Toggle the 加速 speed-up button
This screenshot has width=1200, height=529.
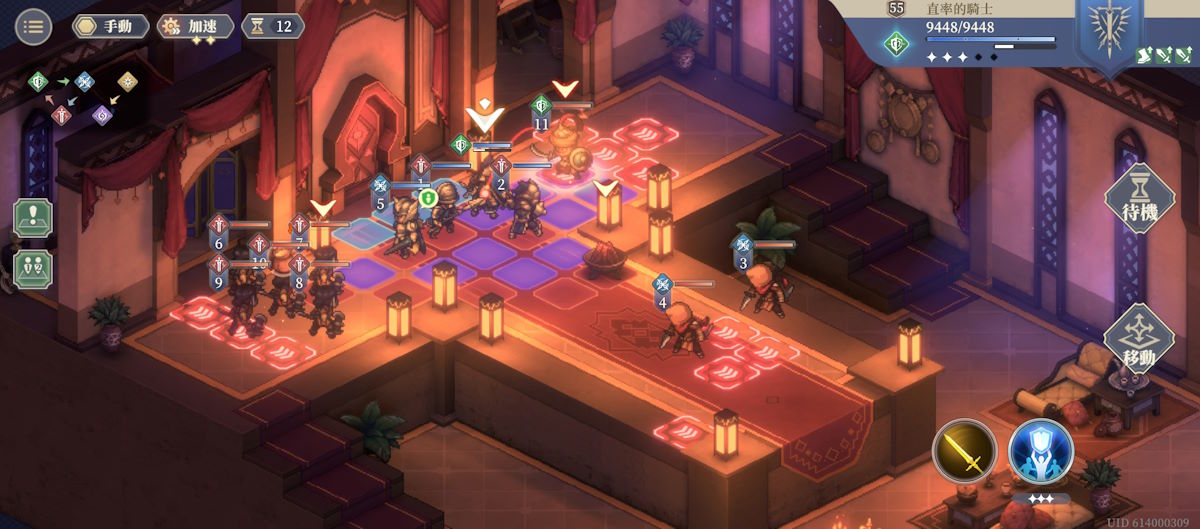[x=196, y=26]
